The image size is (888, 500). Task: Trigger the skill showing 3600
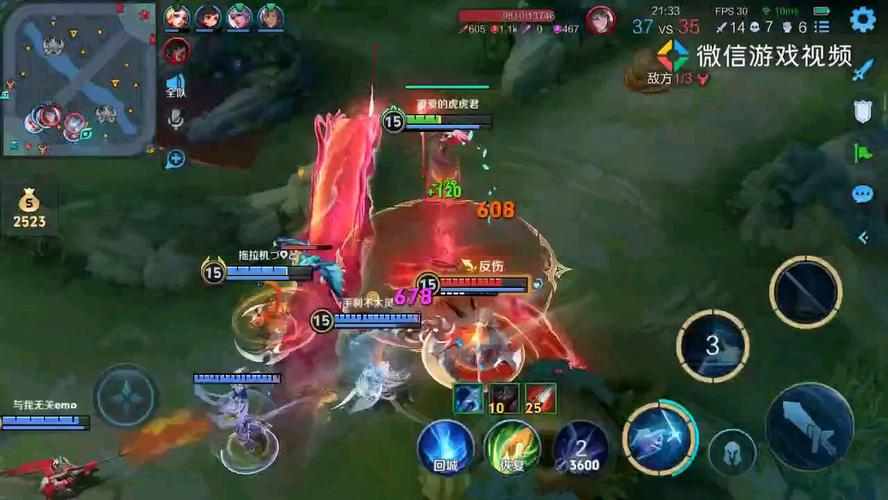pyautogui.click(x=581, y=447)
